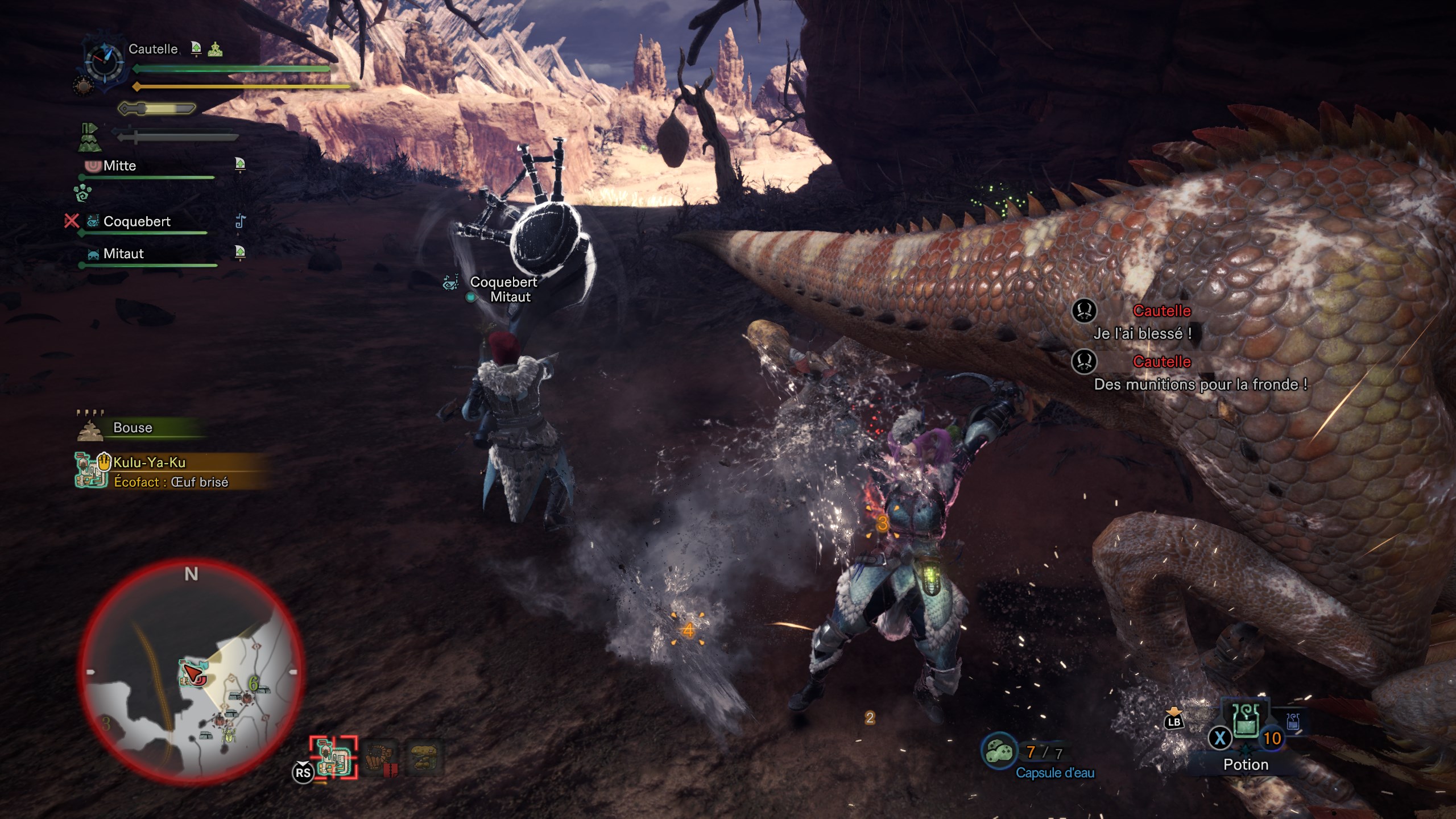Viewport: 1456px width, 819px height.
Task: Click the "Je l'ai blessé !" chat message
Action: pos(1142,334)
